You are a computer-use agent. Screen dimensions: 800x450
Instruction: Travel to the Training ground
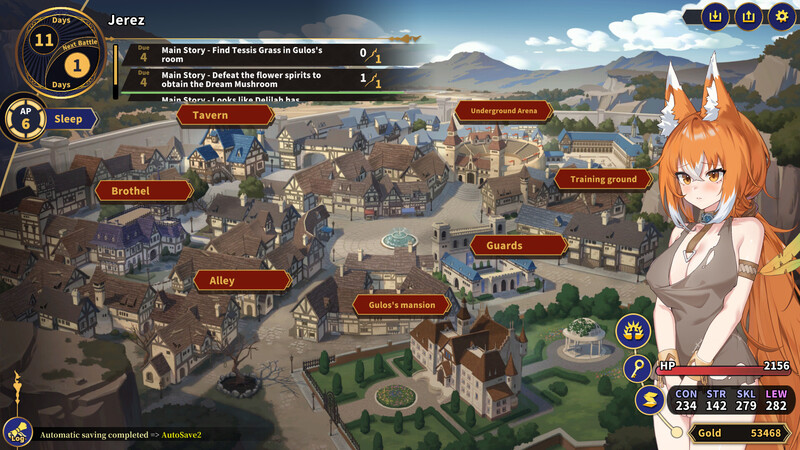click(x=603, y=179)
